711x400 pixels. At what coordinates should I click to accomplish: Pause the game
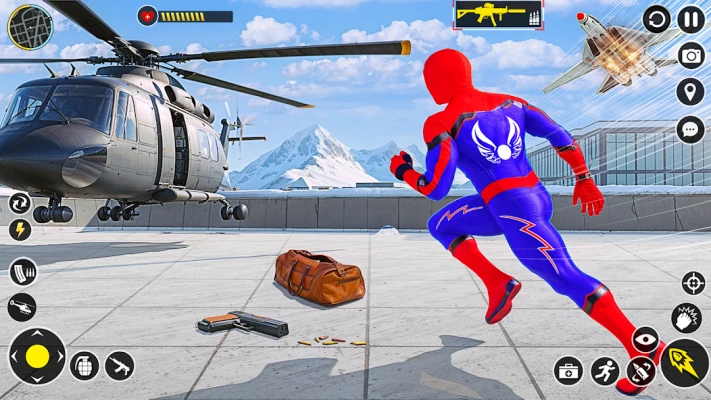(x=691, y=19)
